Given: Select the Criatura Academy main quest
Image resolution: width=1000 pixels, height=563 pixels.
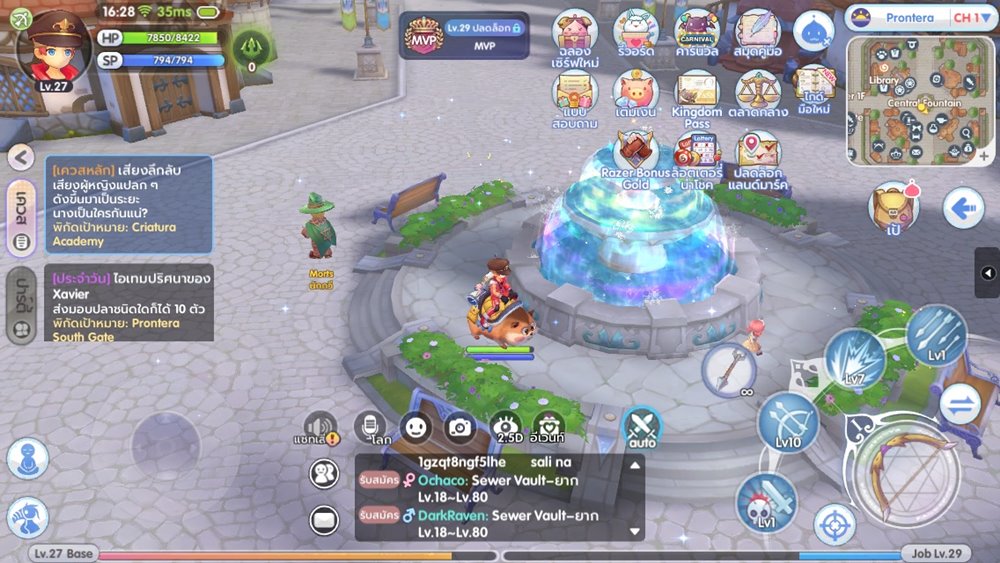Looking at the screenshot, I should [x=129, y=205].
